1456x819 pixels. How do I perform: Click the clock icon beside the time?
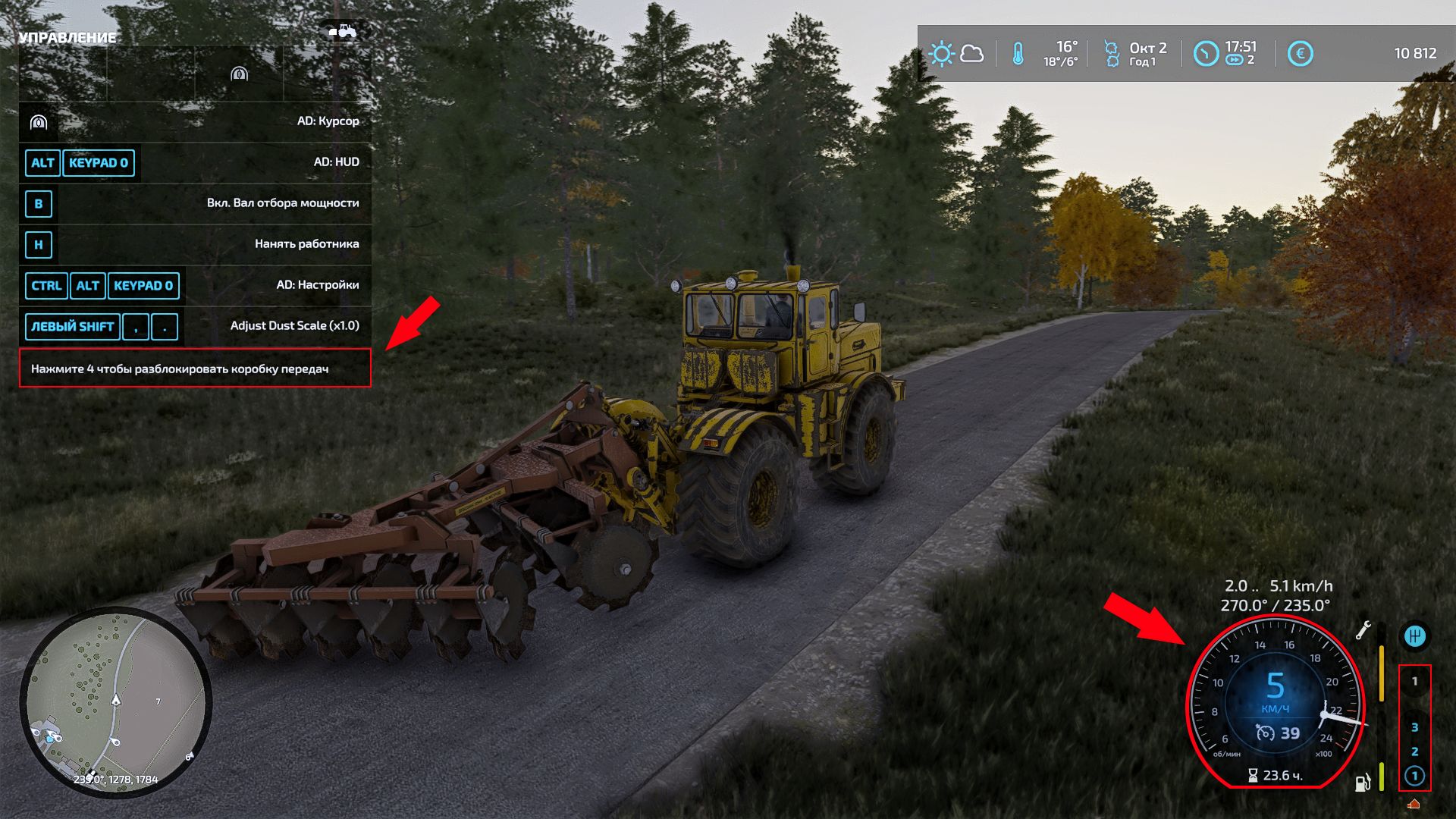[1205, 54]
